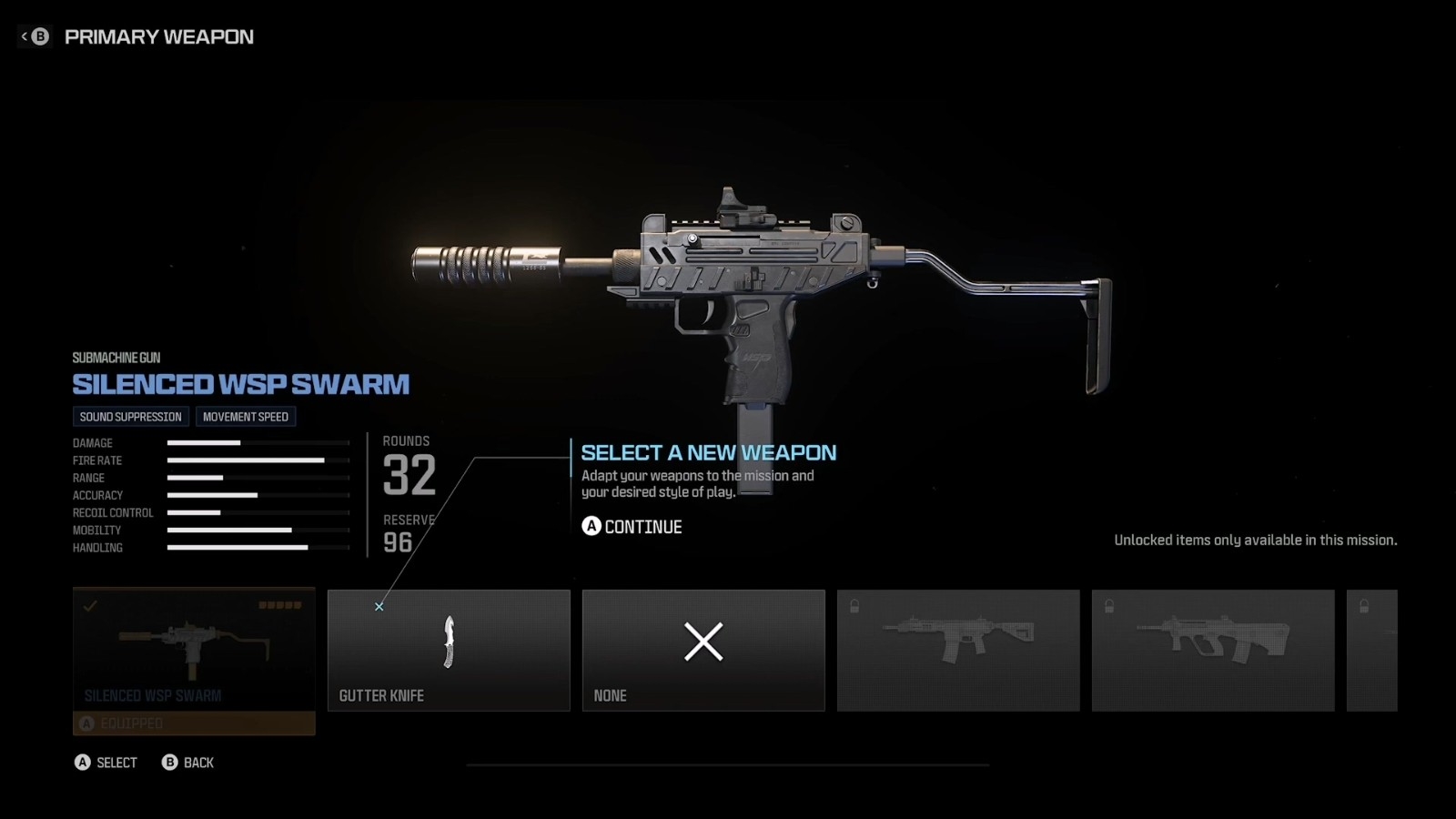This screenshot has height=819, width=1456.
Task: Choose the Gutter Knife weapon tile
Action: [449, 650]
